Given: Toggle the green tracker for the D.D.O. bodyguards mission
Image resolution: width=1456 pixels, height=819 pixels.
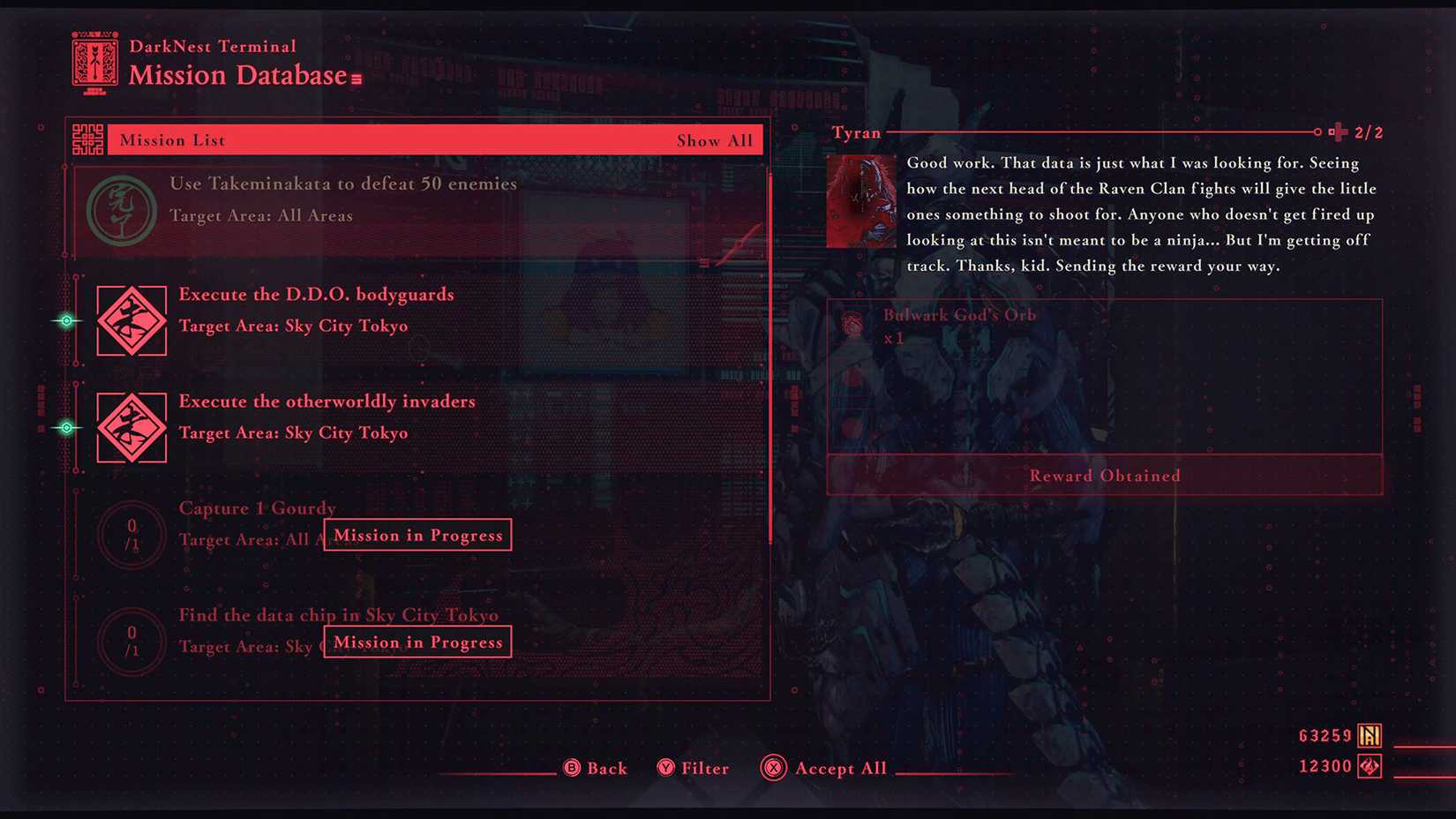Looking at the screenshot, I should pyautogui.click(x=66, y=320).
